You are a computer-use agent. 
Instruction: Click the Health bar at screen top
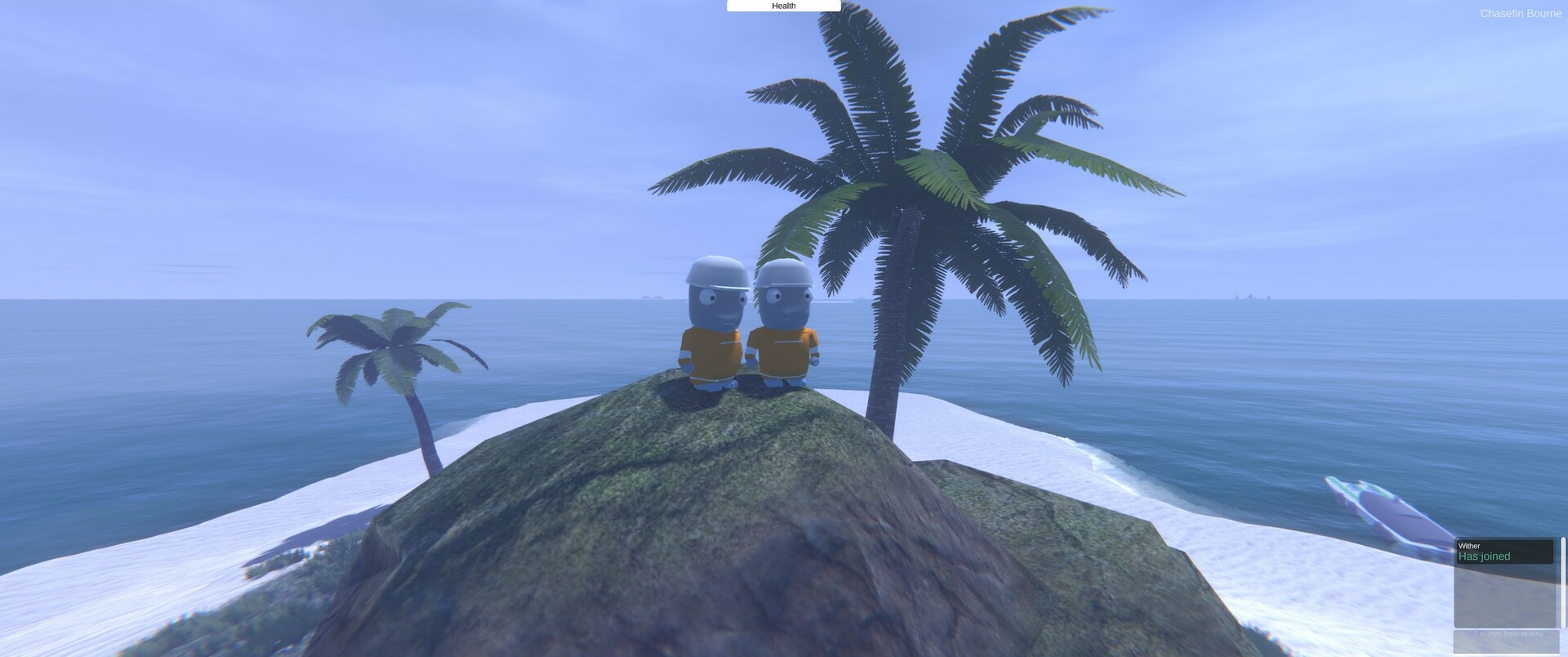pyautogui.click(x=783, y=6)
